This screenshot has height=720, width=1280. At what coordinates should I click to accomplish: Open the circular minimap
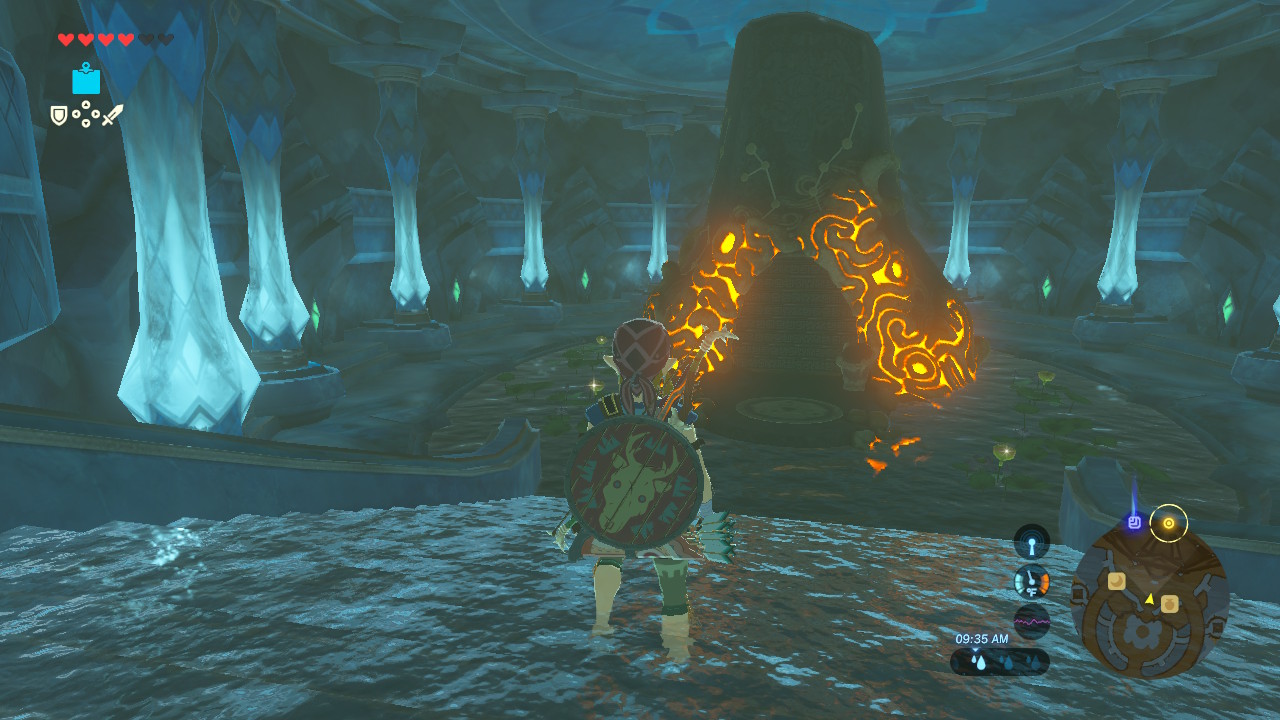tap(1150, 602)
